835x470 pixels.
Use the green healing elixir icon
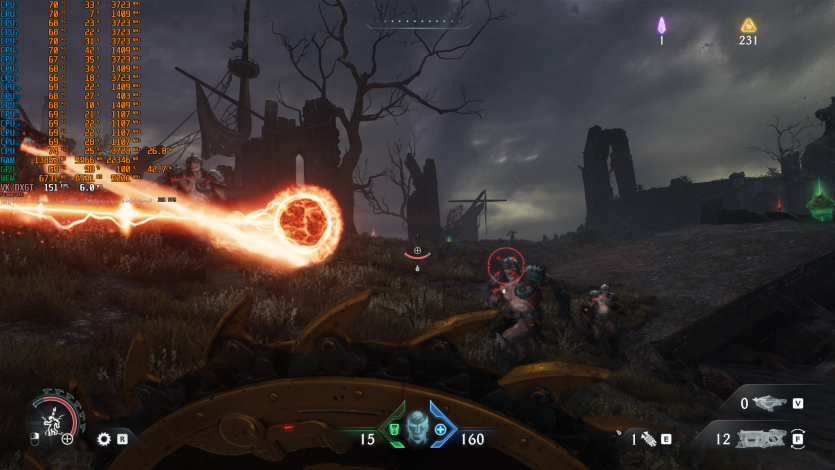click(x=394, y=430)
